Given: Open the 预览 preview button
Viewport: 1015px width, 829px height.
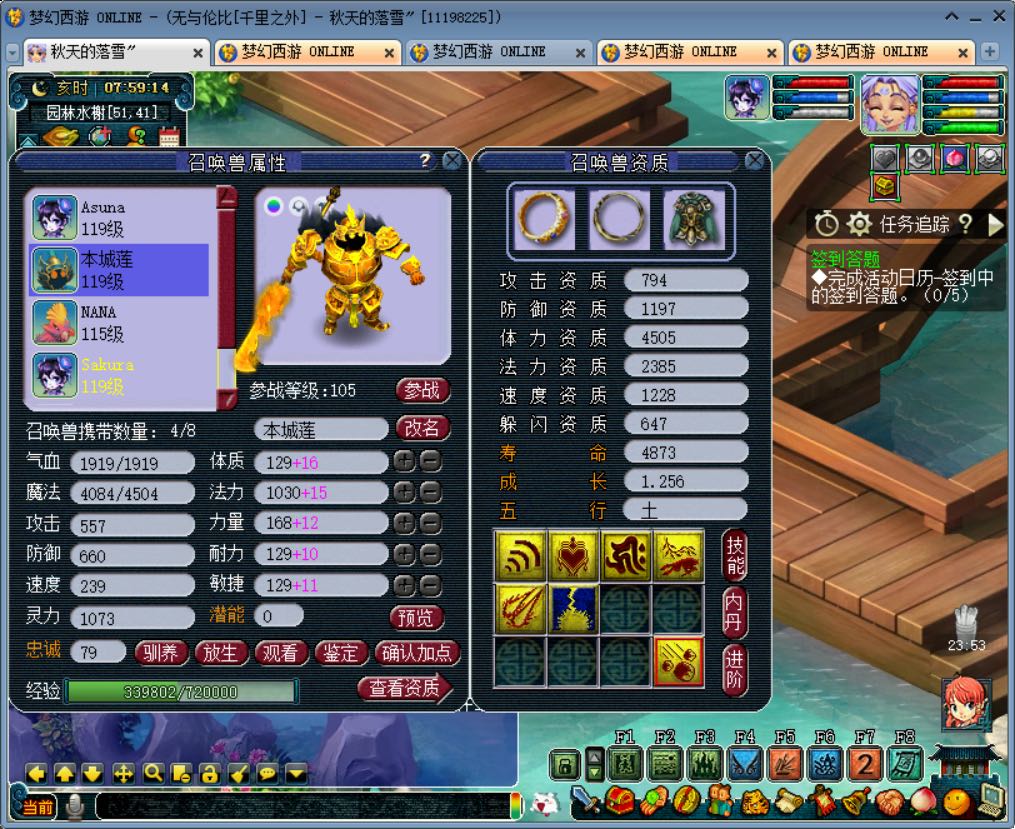Looking at the screenshot, I should pos(416,617).
